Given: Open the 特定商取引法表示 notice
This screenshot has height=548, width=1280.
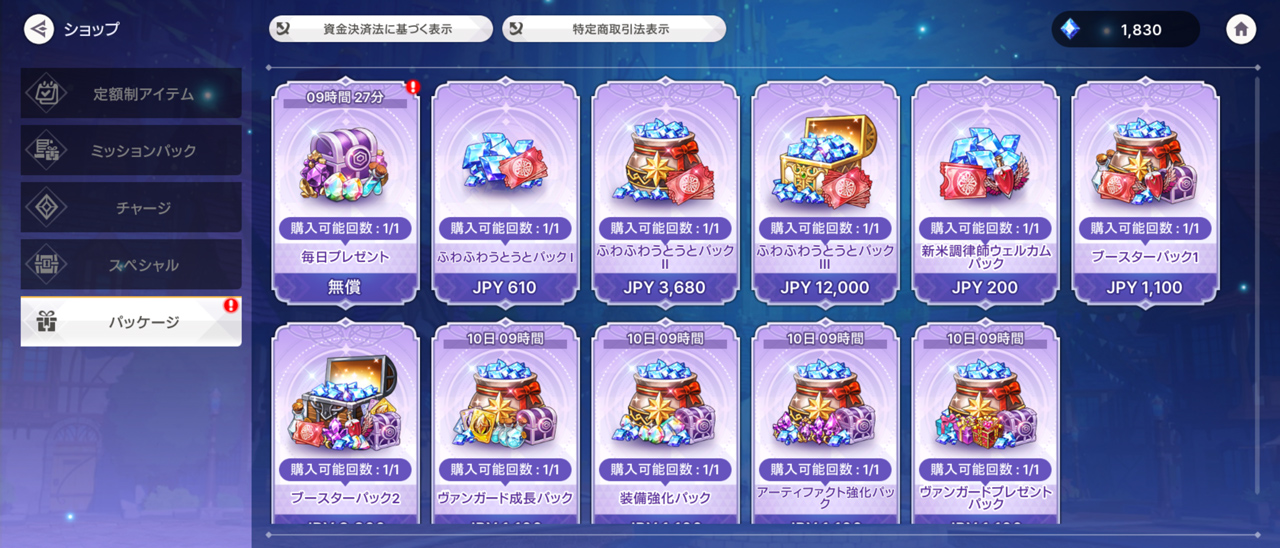Looking at the screenshot, I should [x=614, y=29].
